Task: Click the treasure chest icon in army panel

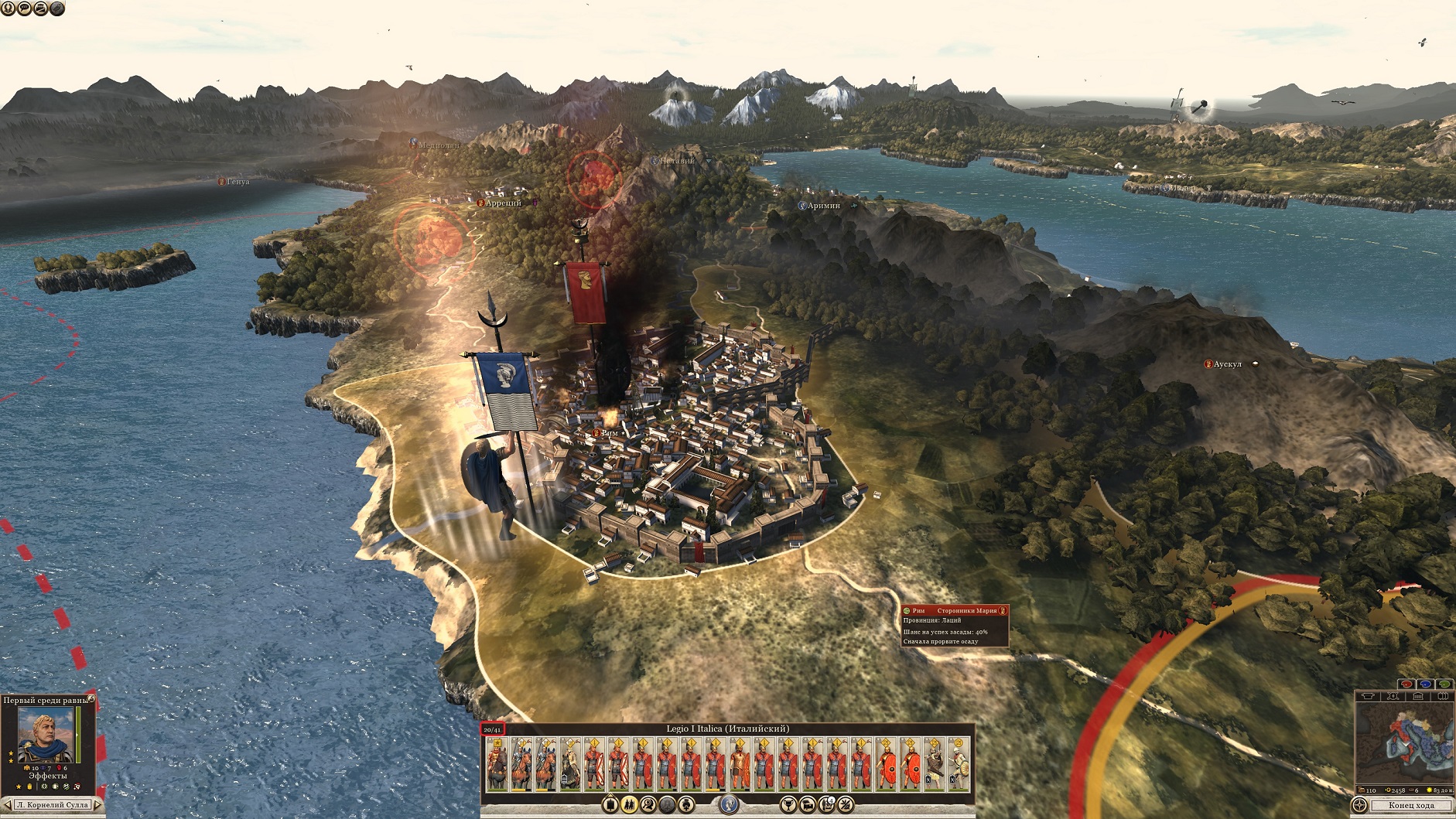Action: coord(807,805)
